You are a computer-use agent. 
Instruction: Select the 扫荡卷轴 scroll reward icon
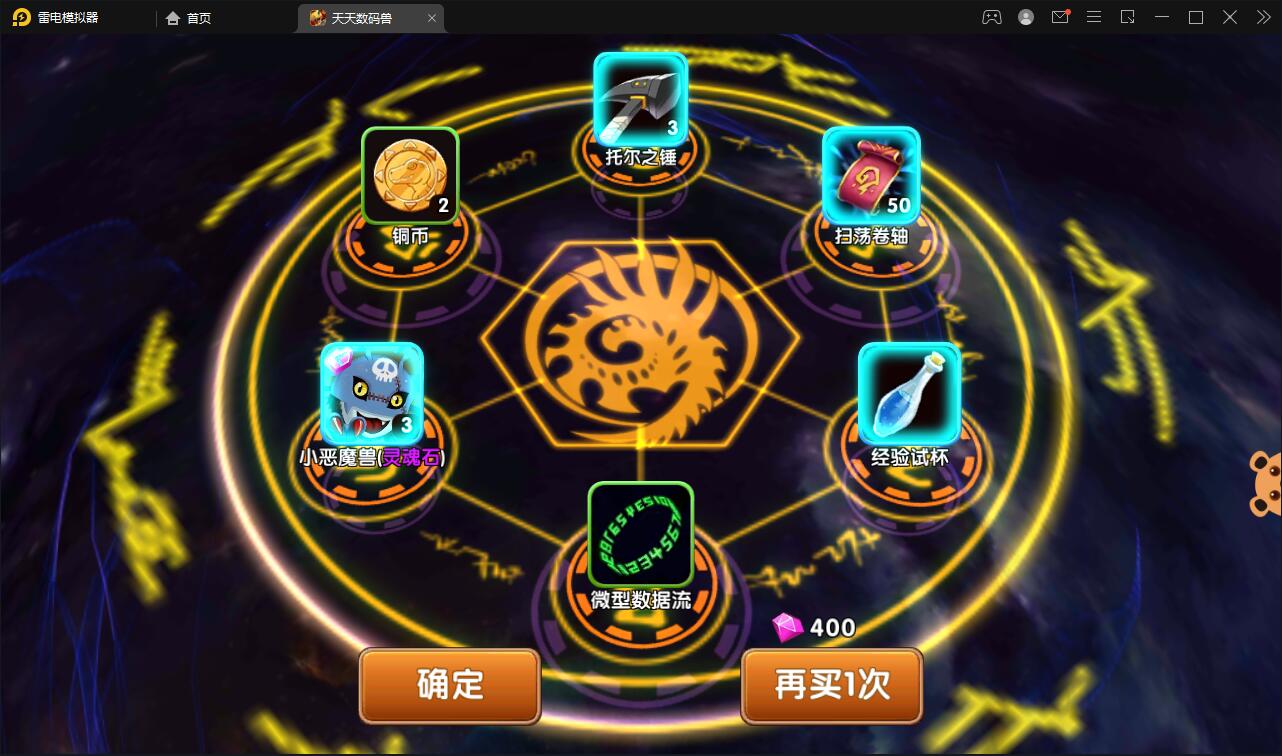pos(869,177)
